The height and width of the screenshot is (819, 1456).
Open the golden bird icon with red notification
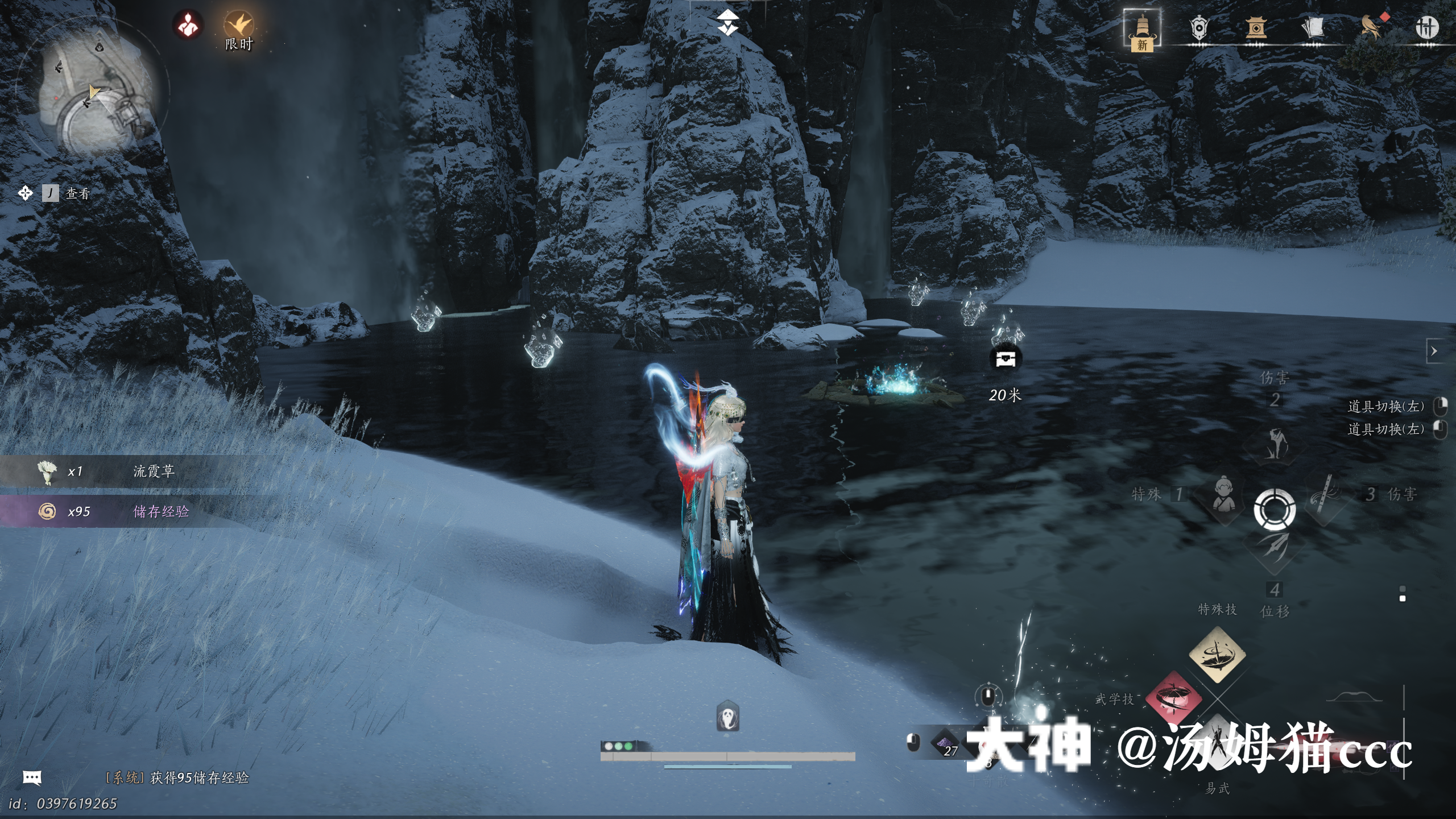1372,27
